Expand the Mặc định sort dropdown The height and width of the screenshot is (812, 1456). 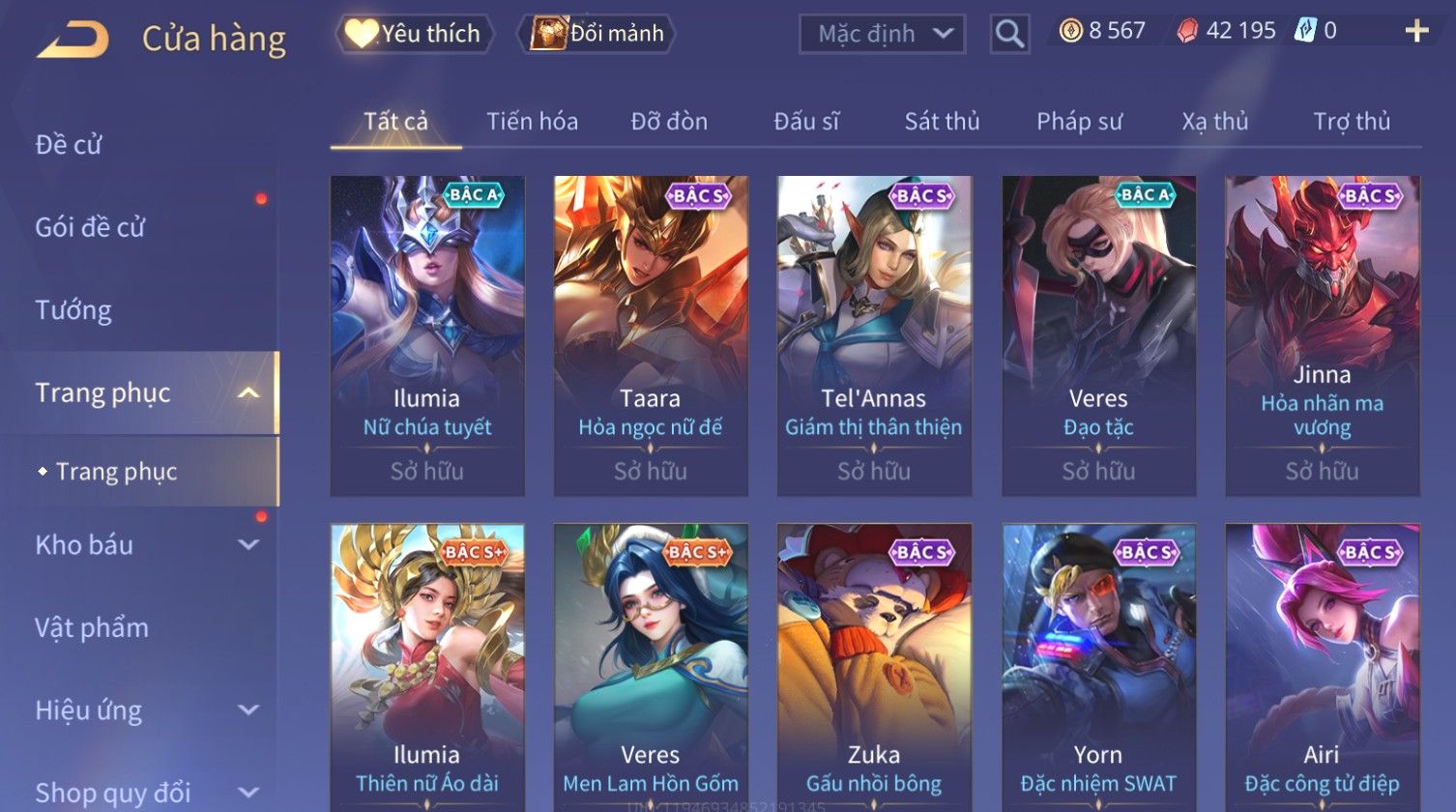(882, 34)
